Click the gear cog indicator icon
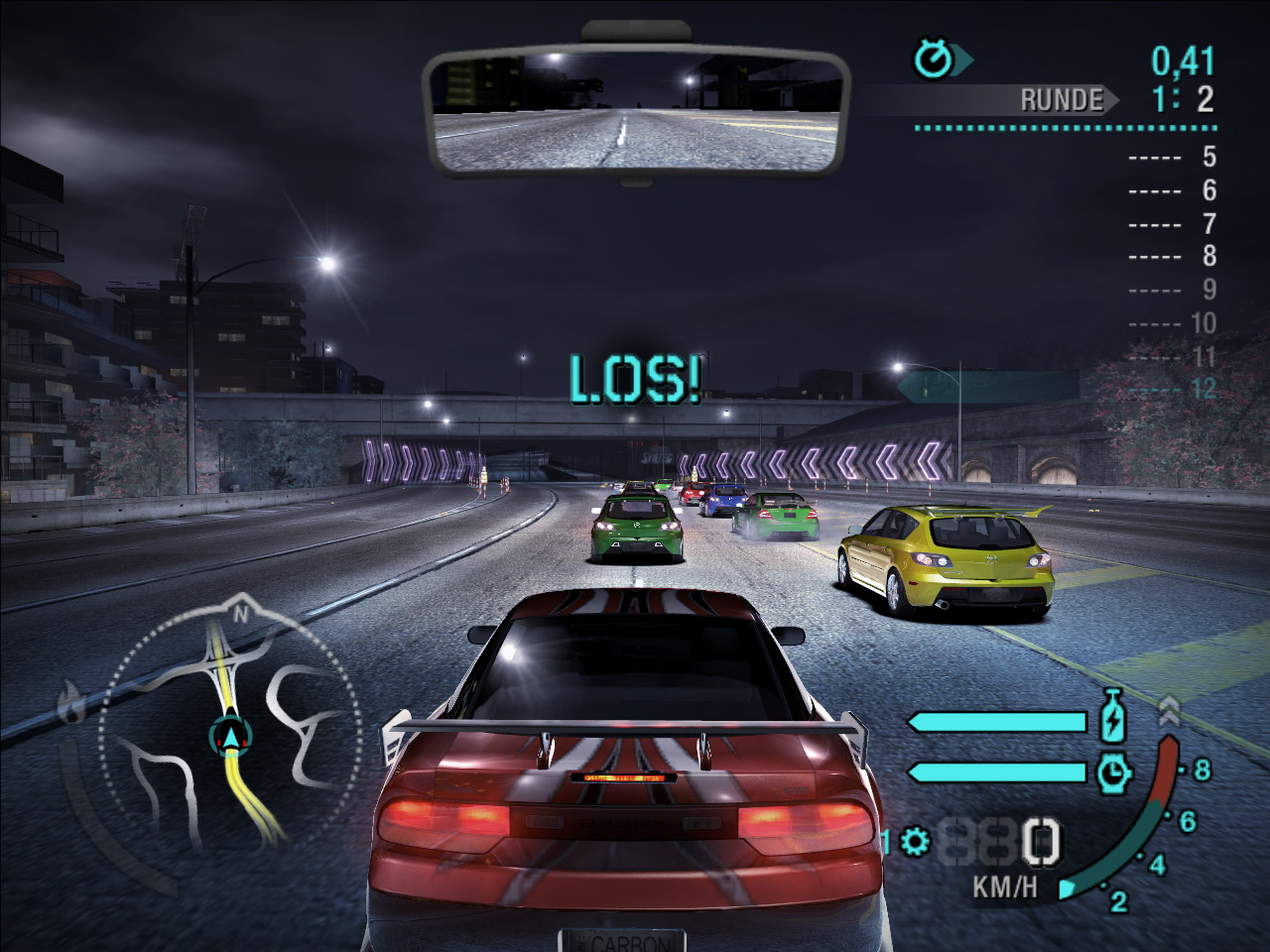Image resolution: width=1270 pixels, height=952 pixels. (x=916, y=843)
